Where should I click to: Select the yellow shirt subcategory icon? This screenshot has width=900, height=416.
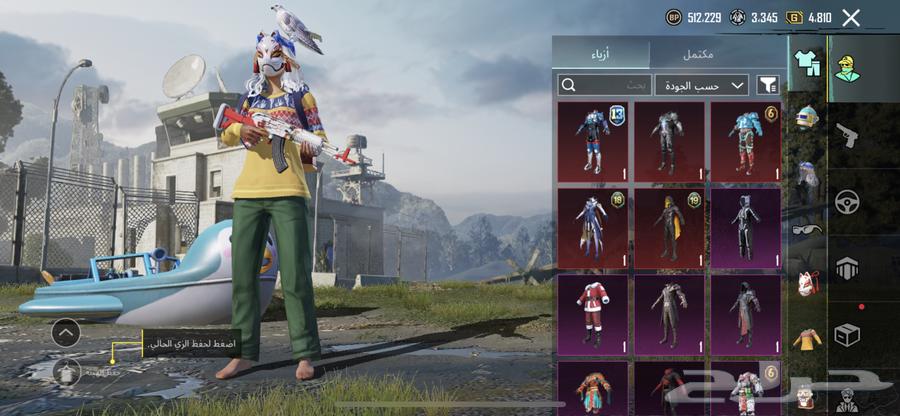(x=807, y=339)
